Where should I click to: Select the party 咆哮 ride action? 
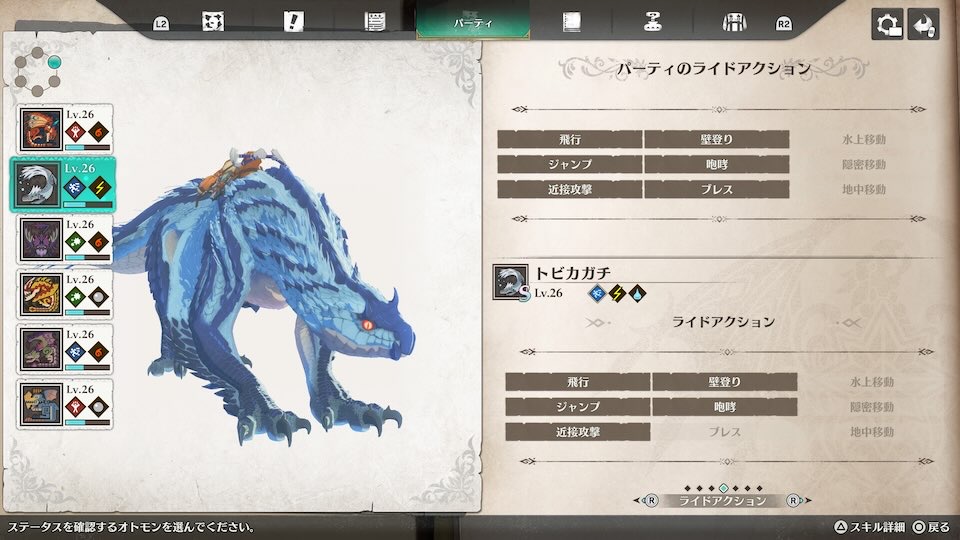[717, 164]
